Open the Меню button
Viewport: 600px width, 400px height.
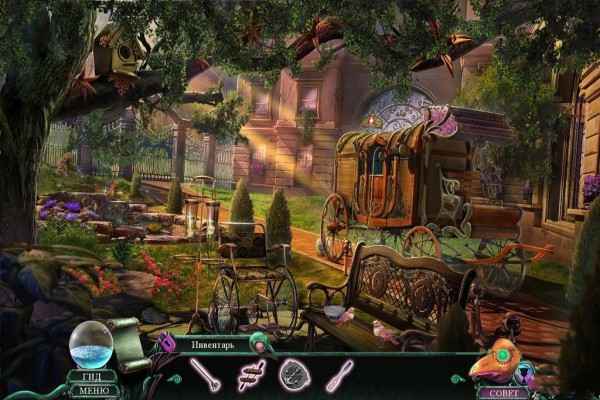(91, 390)
